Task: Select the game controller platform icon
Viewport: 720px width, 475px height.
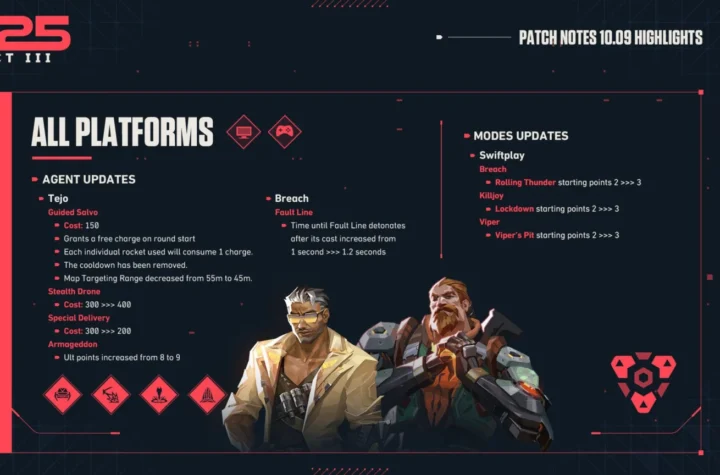Action: point(285,131)
